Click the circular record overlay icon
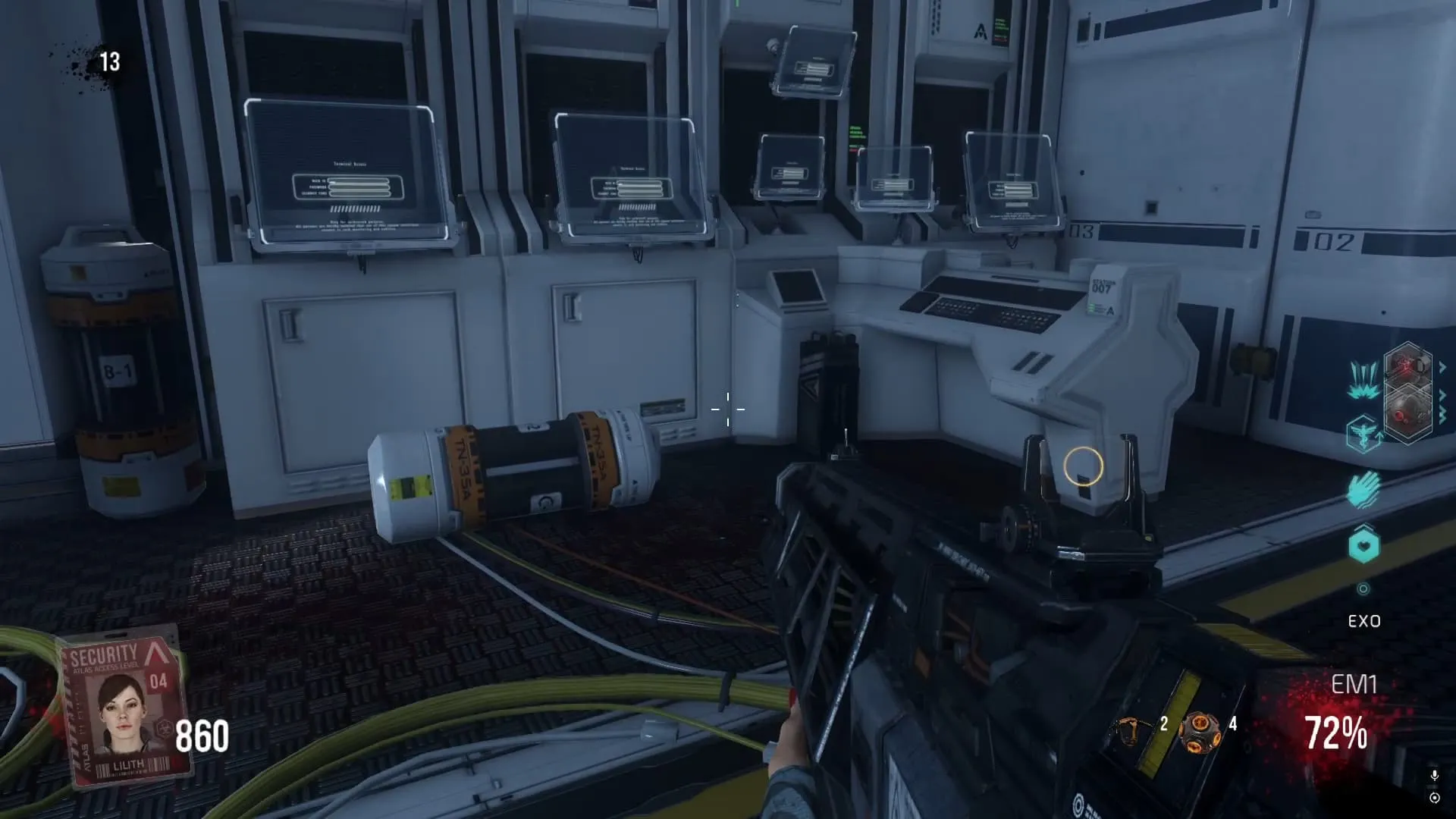This screenshot has width=1456, height=819. pyautogui.click(x=1434, y=798)
